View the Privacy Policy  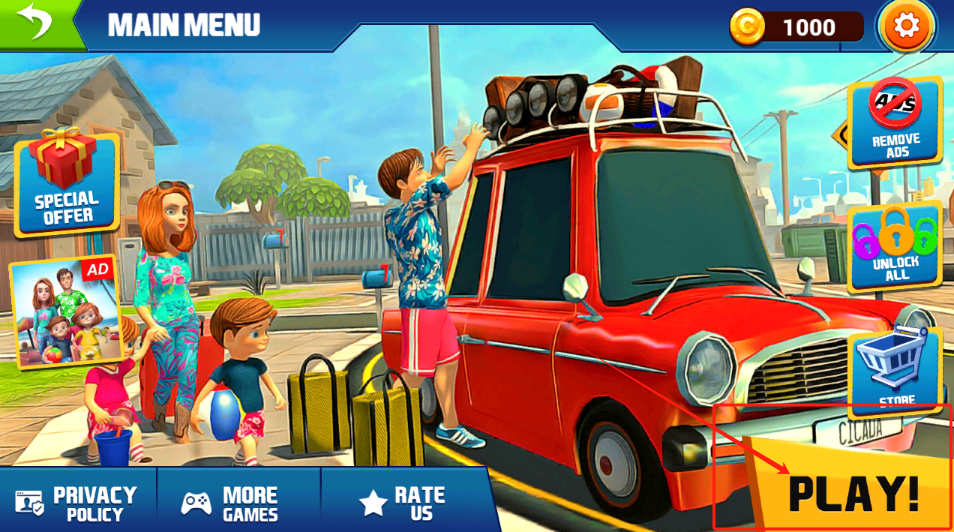[78, 502]
